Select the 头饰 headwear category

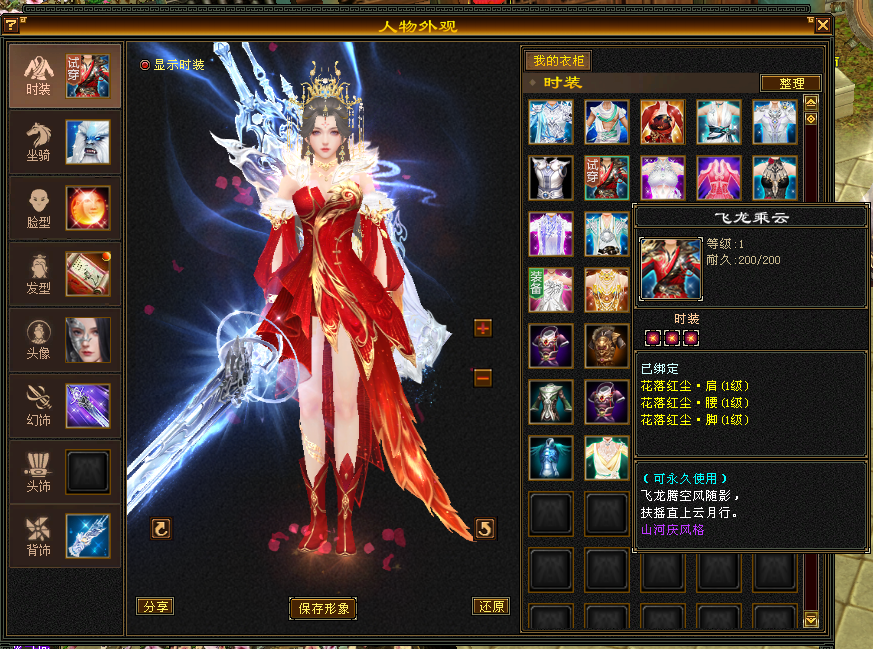click(65, 472)
